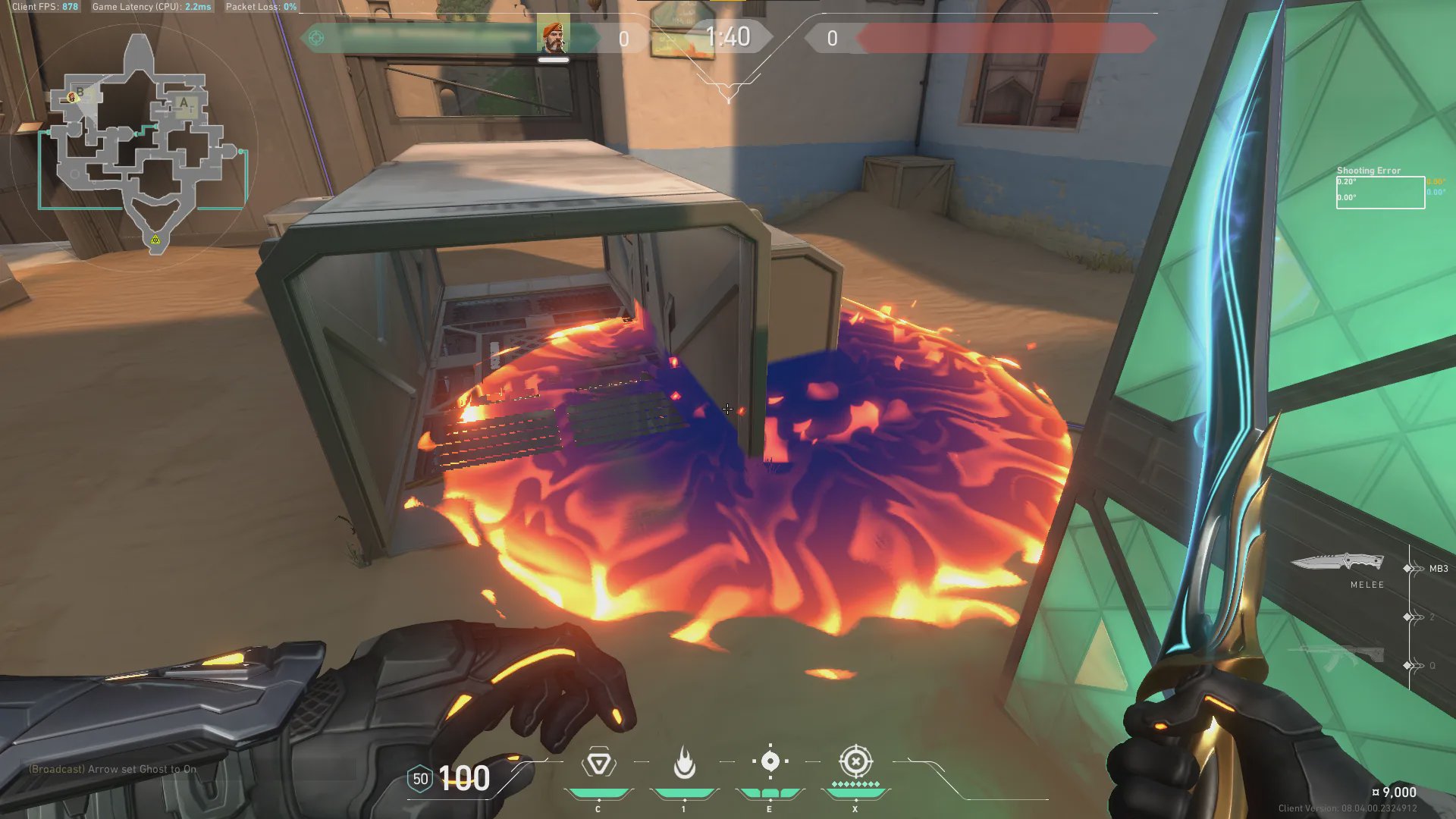Activate the Stim Beacon ability icon

pyautogui.click(x=598, y=763)
